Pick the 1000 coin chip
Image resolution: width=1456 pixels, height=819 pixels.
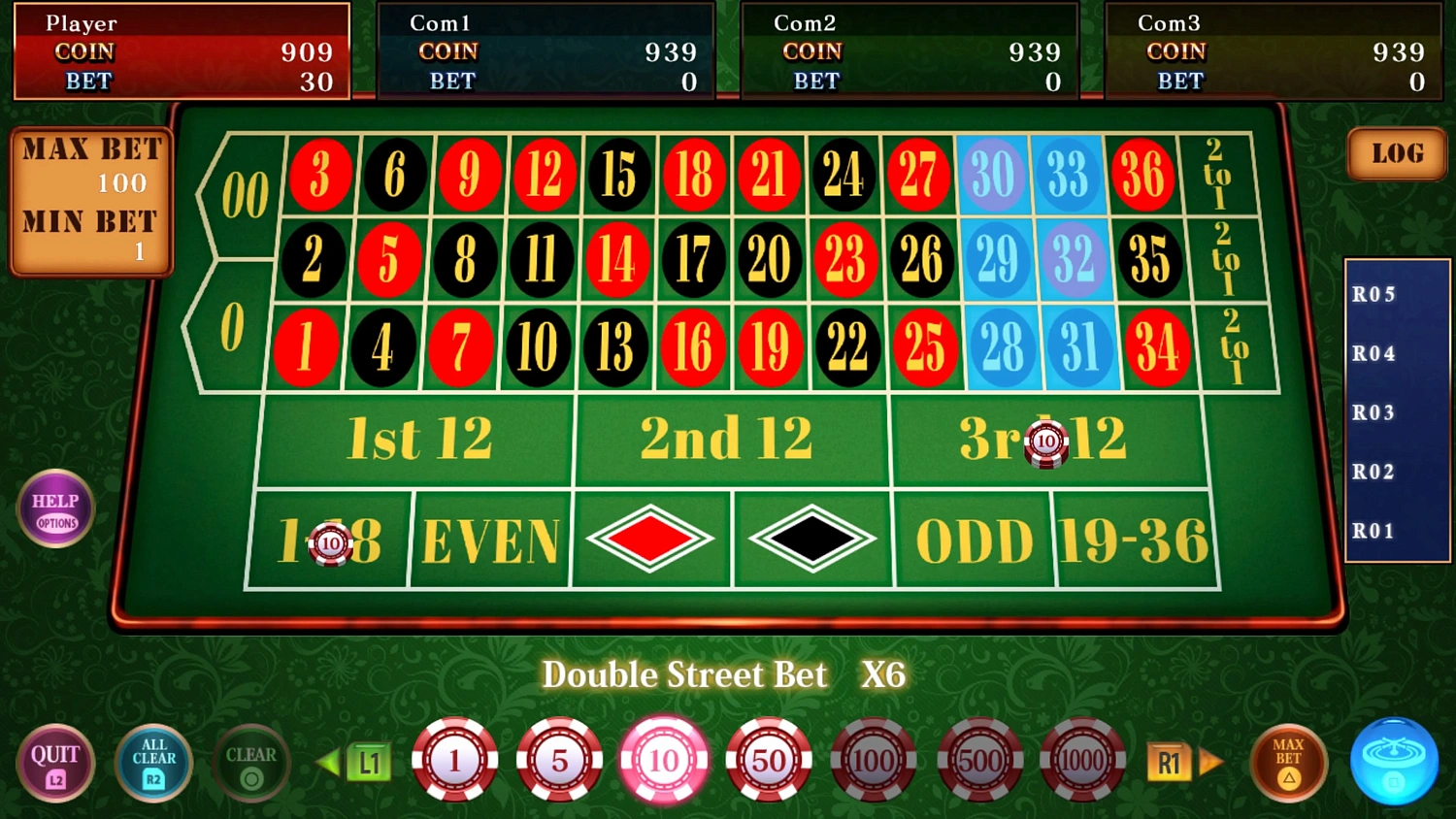pos(1083,761)
